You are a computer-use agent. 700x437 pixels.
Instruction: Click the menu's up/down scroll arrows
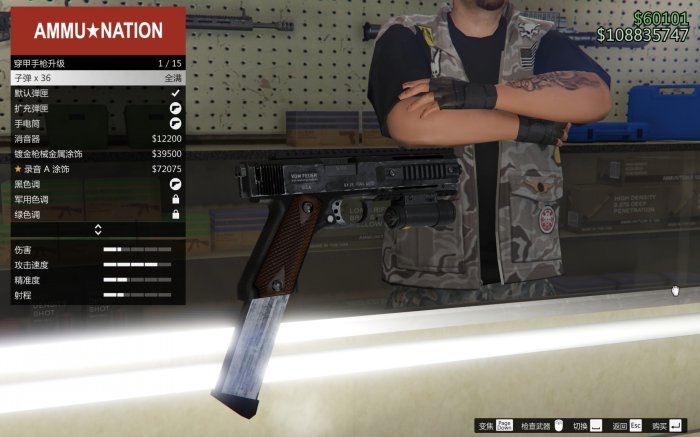click(x=97, y=230)
